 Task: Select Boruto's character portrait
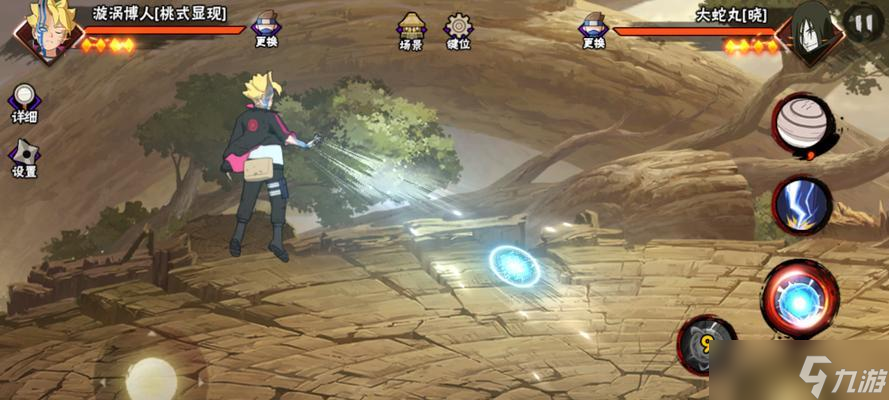42,30
